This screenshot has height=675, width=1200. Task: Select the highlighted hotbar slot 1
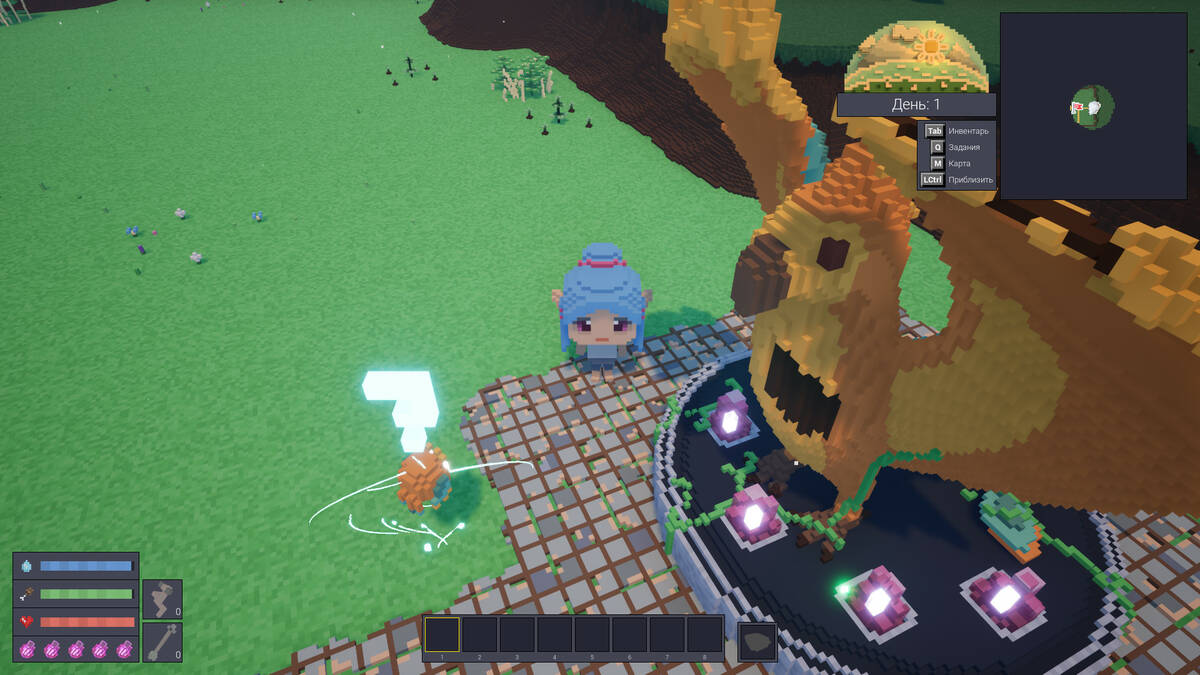click(x=442, y=636)
